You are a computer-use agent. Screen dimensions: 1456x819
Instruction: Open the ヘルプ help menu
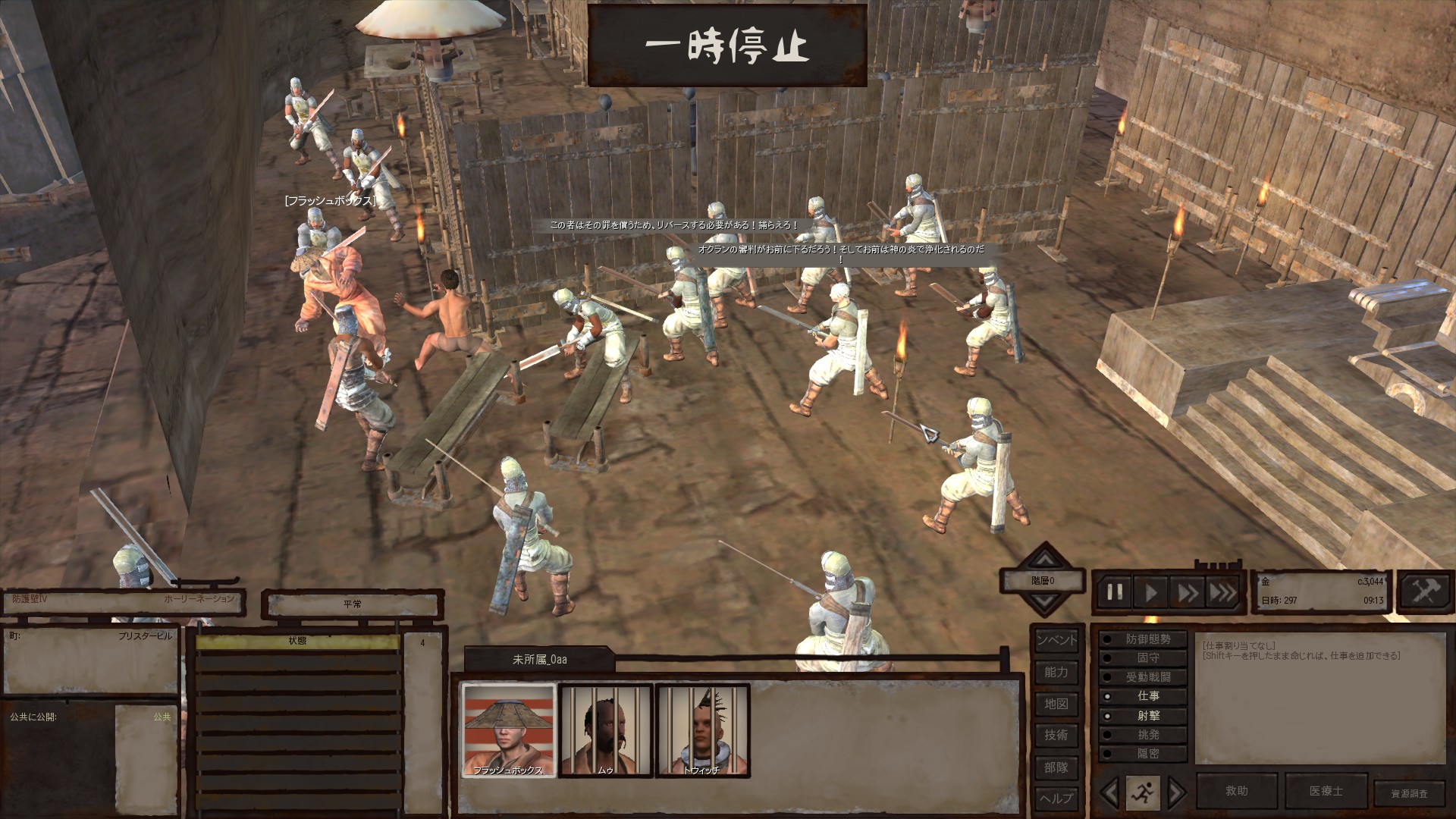(1056, 799)
